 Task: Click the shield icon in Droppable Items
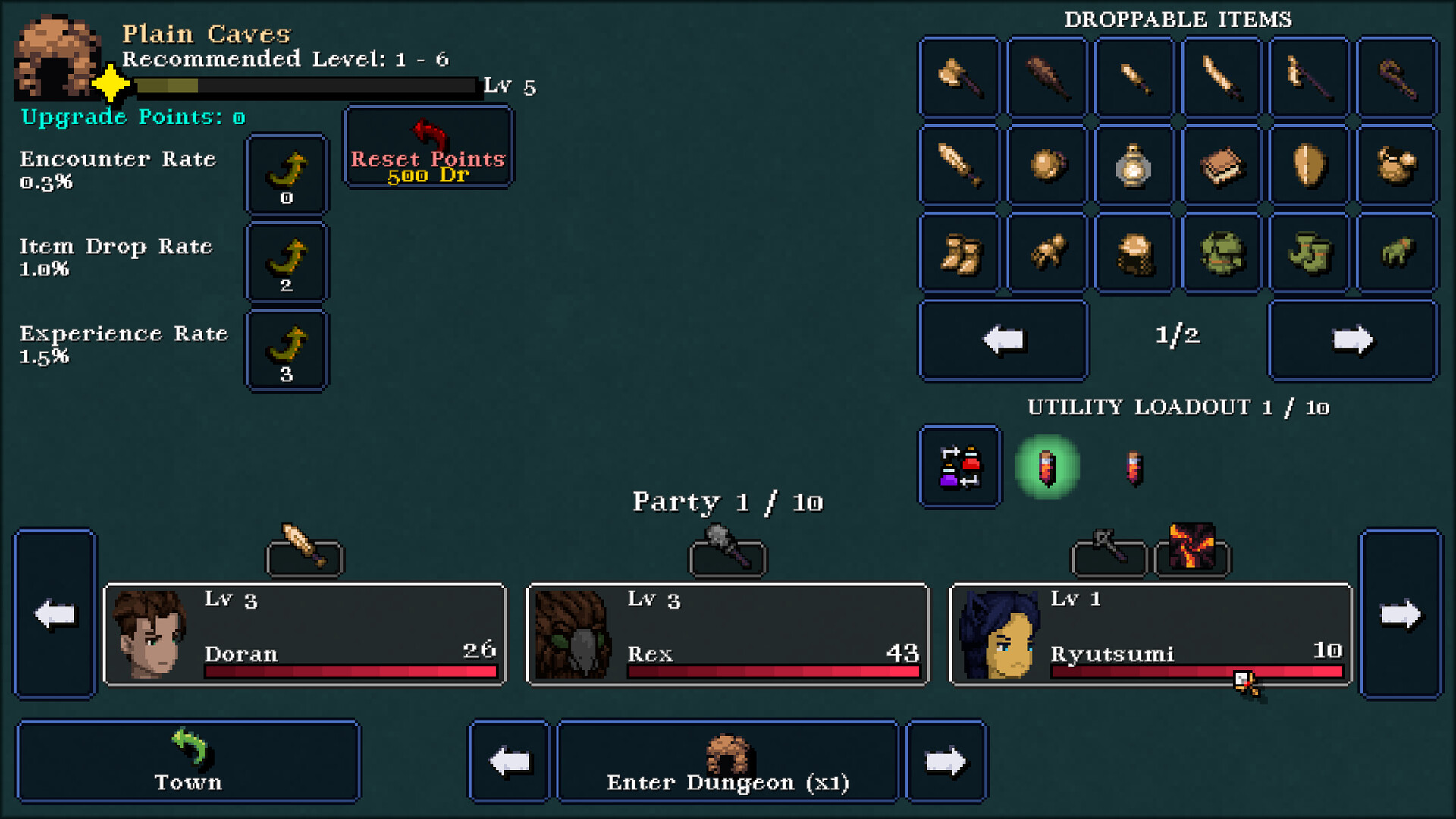point(1308,165)
